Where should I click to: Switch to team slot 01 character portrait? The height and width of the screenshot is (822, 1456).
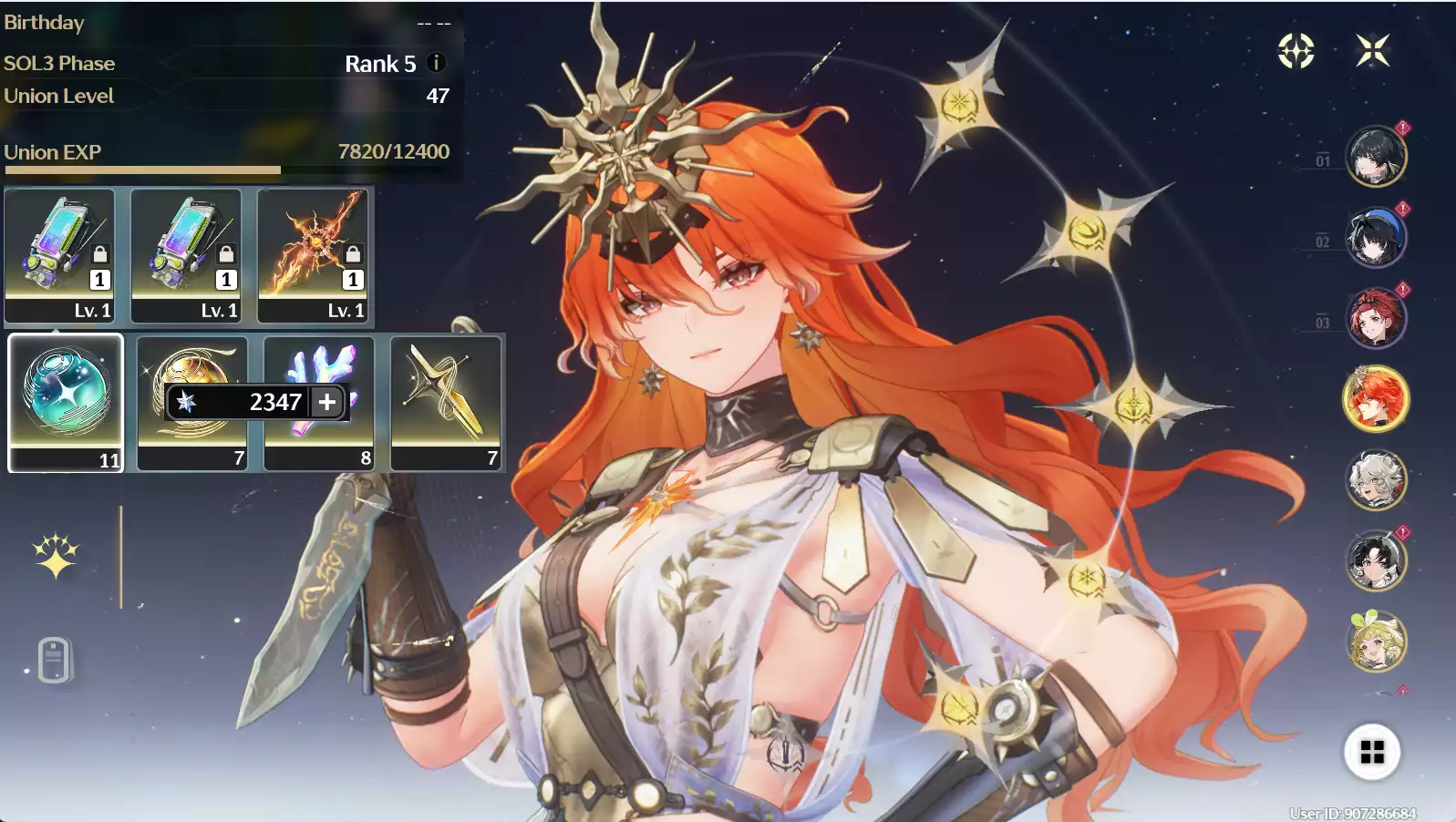point(1376,157)
